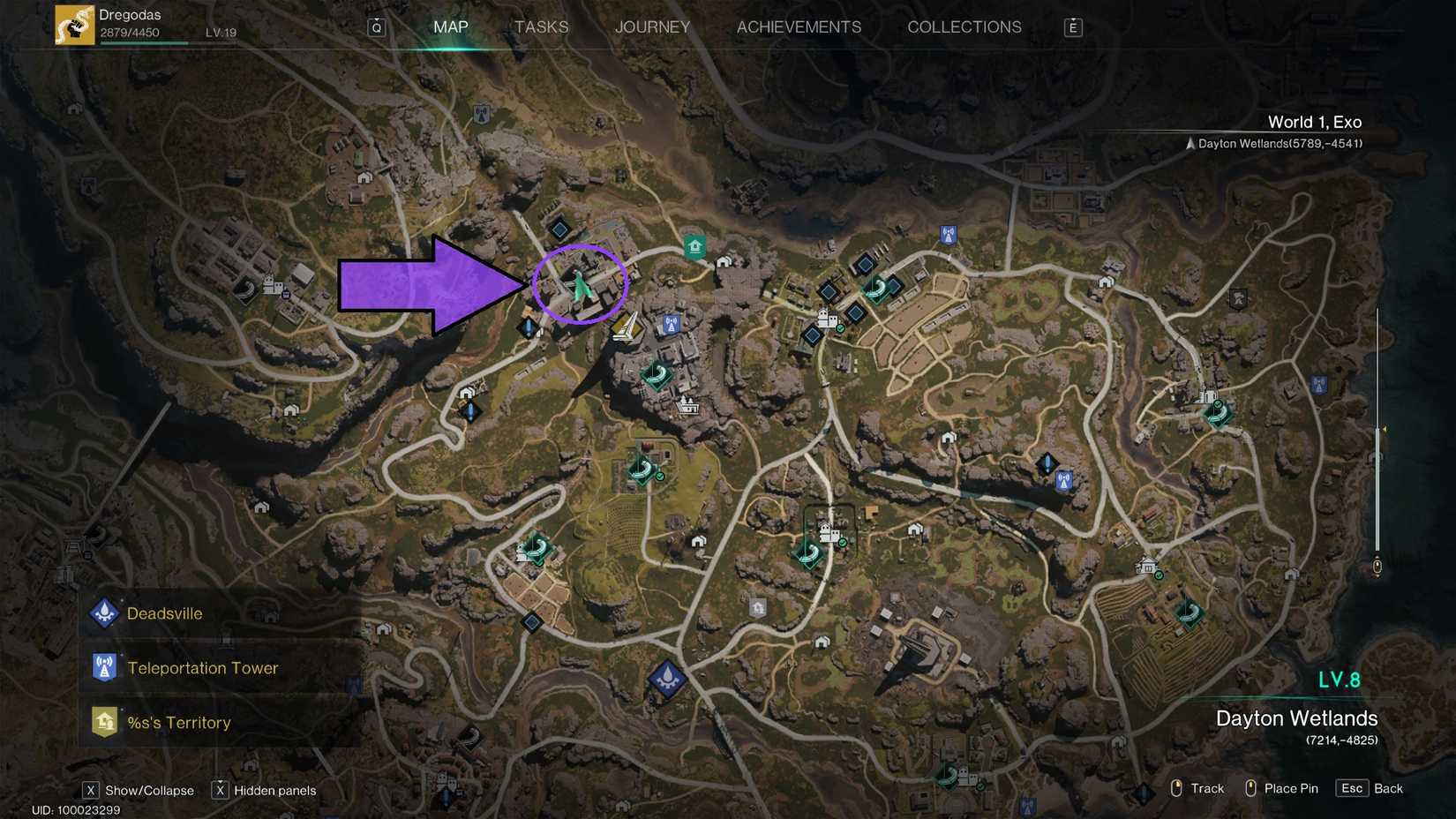Toggle the Deadsville marker visibility dot
The image size is (1456, 819).
(121, 599)
